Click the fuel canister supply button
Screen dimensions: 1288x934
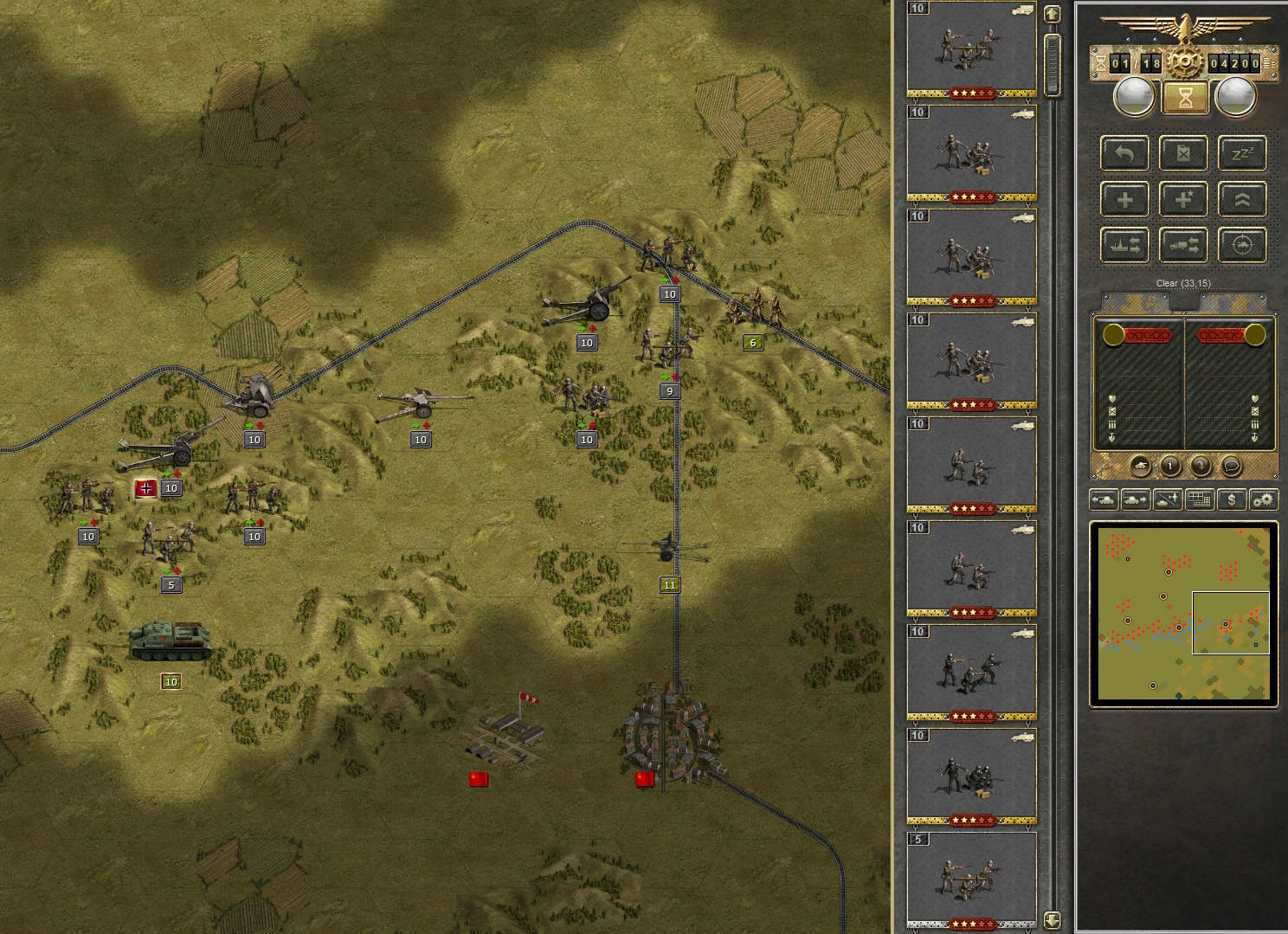pos(1183,153)
